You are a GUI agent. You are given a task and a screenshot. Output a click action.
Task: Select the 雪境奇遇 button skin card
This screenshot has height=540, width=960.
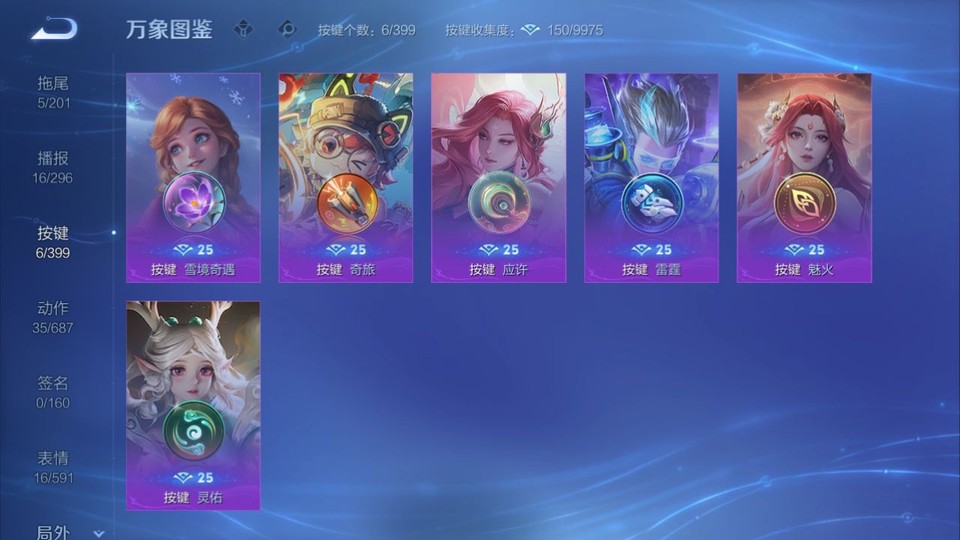193,177
